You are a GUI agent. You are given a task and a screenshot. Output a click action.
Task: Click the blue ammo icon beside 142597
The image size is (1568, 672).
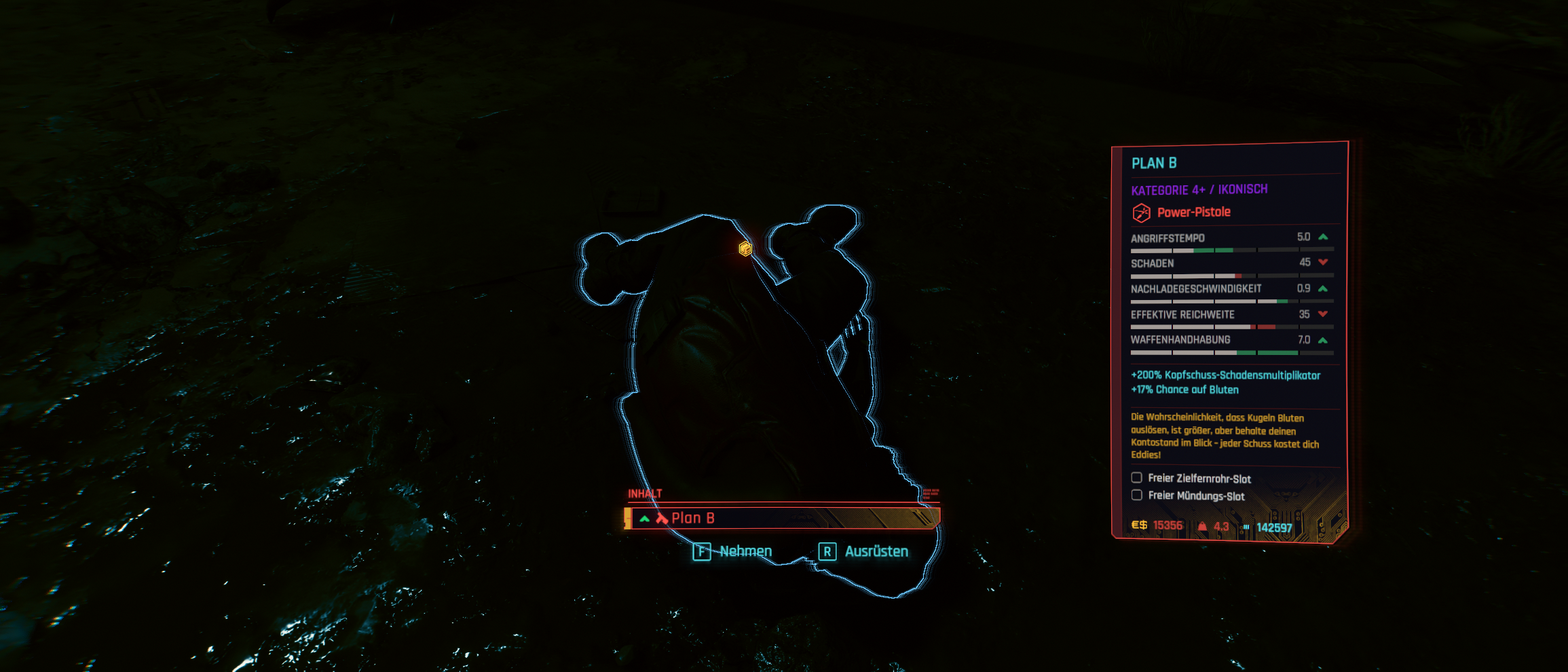tap(1246, 525)
